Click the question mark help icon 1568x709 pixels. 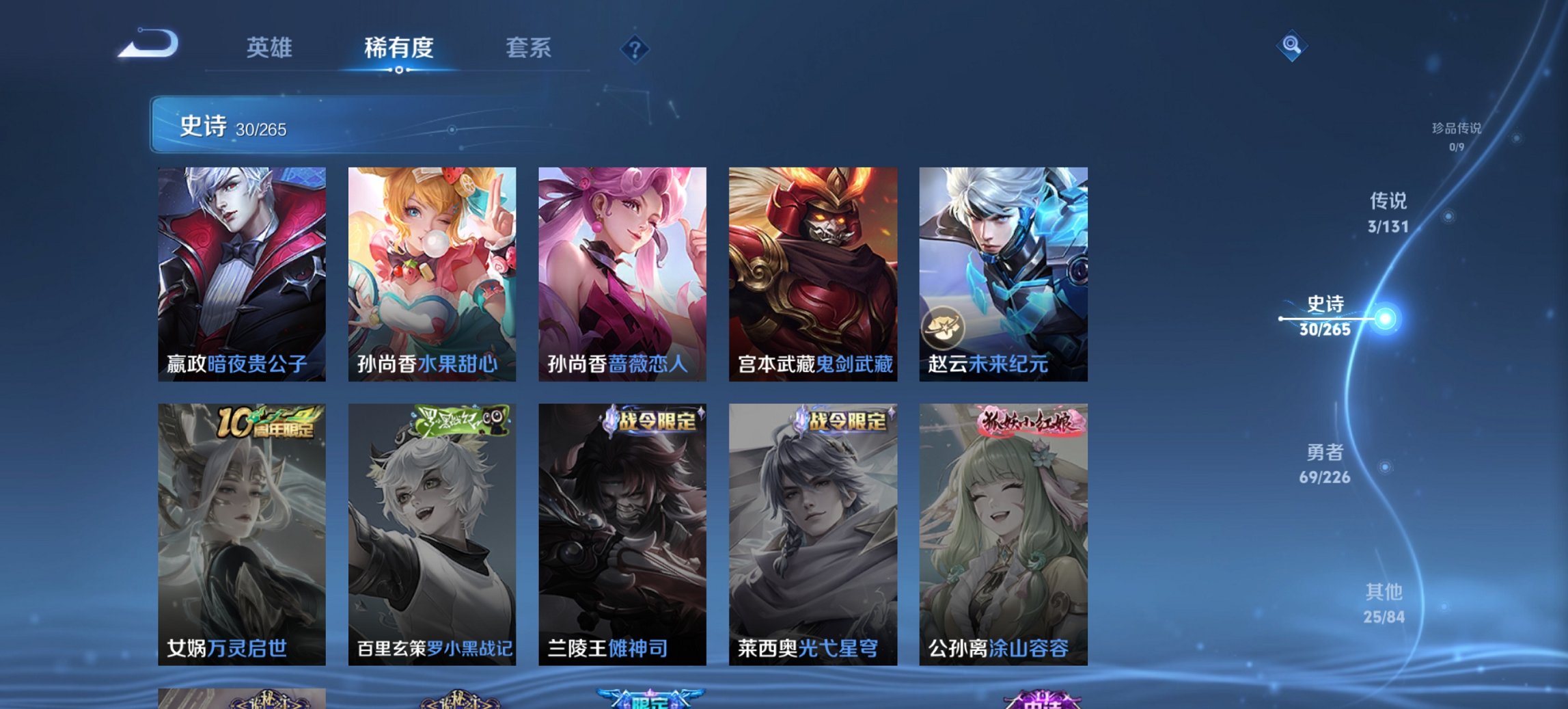[635, 49]
